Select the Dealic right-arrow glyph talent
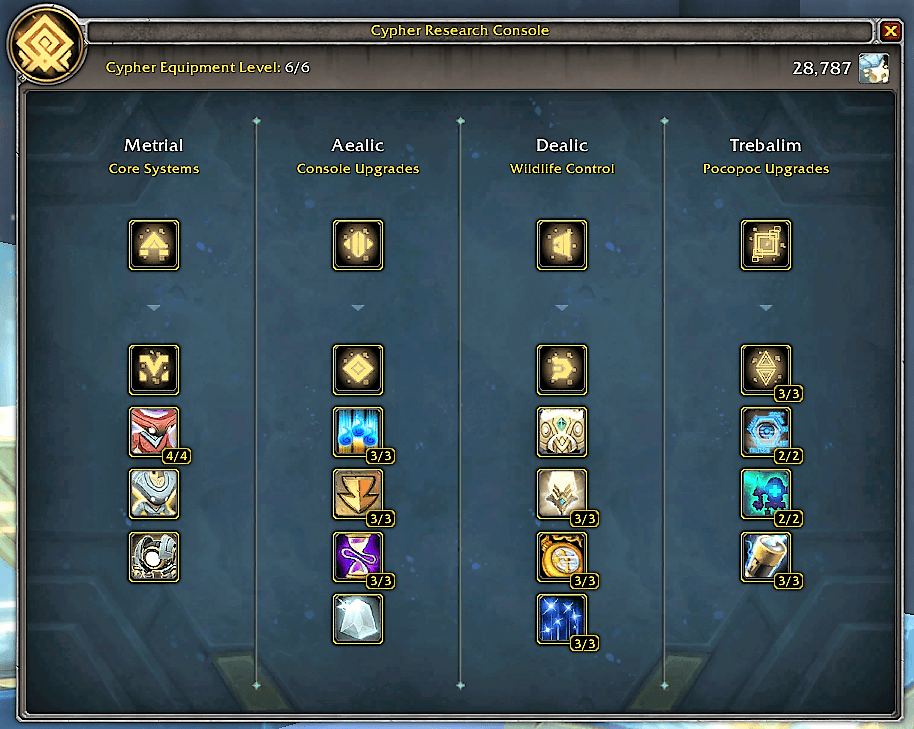914x729 pixels. 562,370
